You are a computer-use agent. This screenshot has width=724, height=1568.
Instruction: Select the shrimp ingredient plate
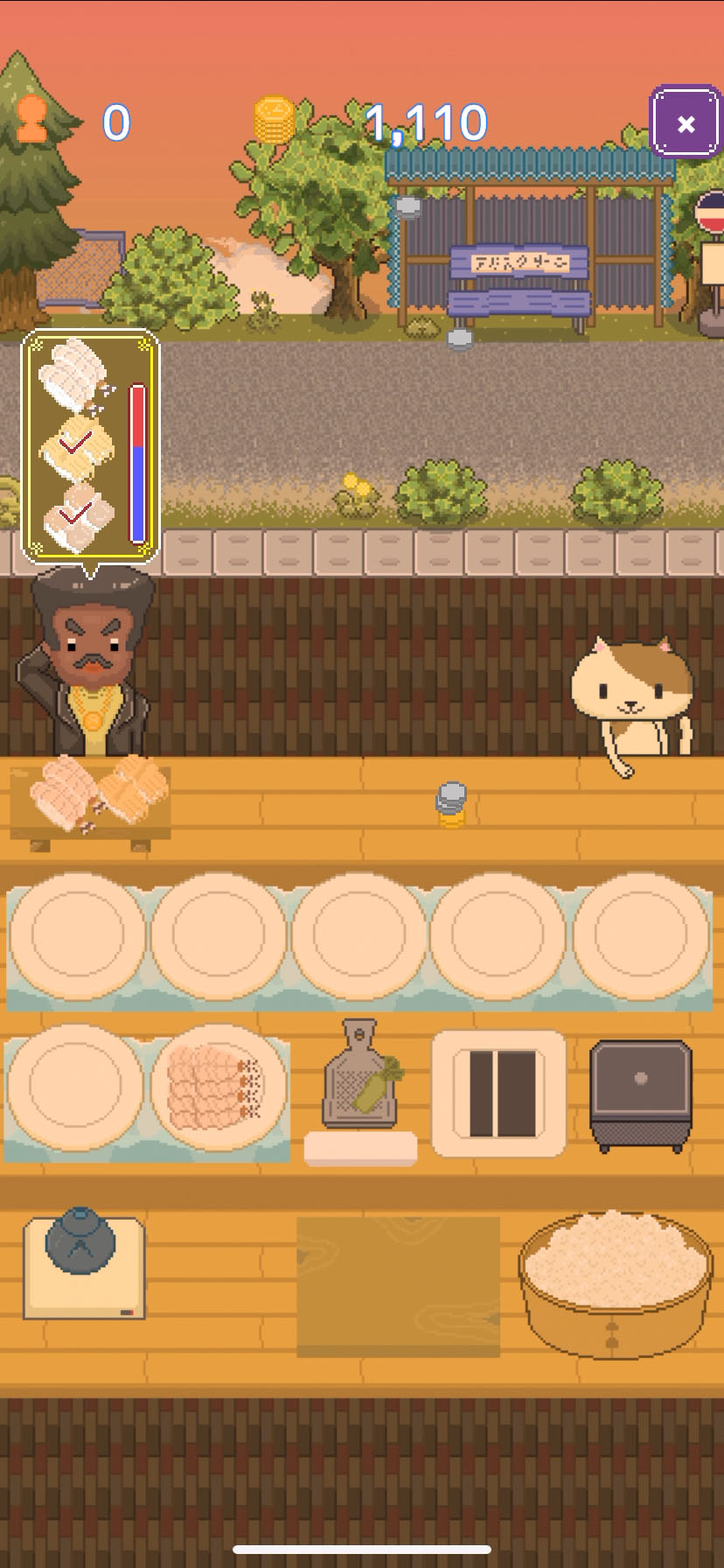click(x=219, y=1088)
